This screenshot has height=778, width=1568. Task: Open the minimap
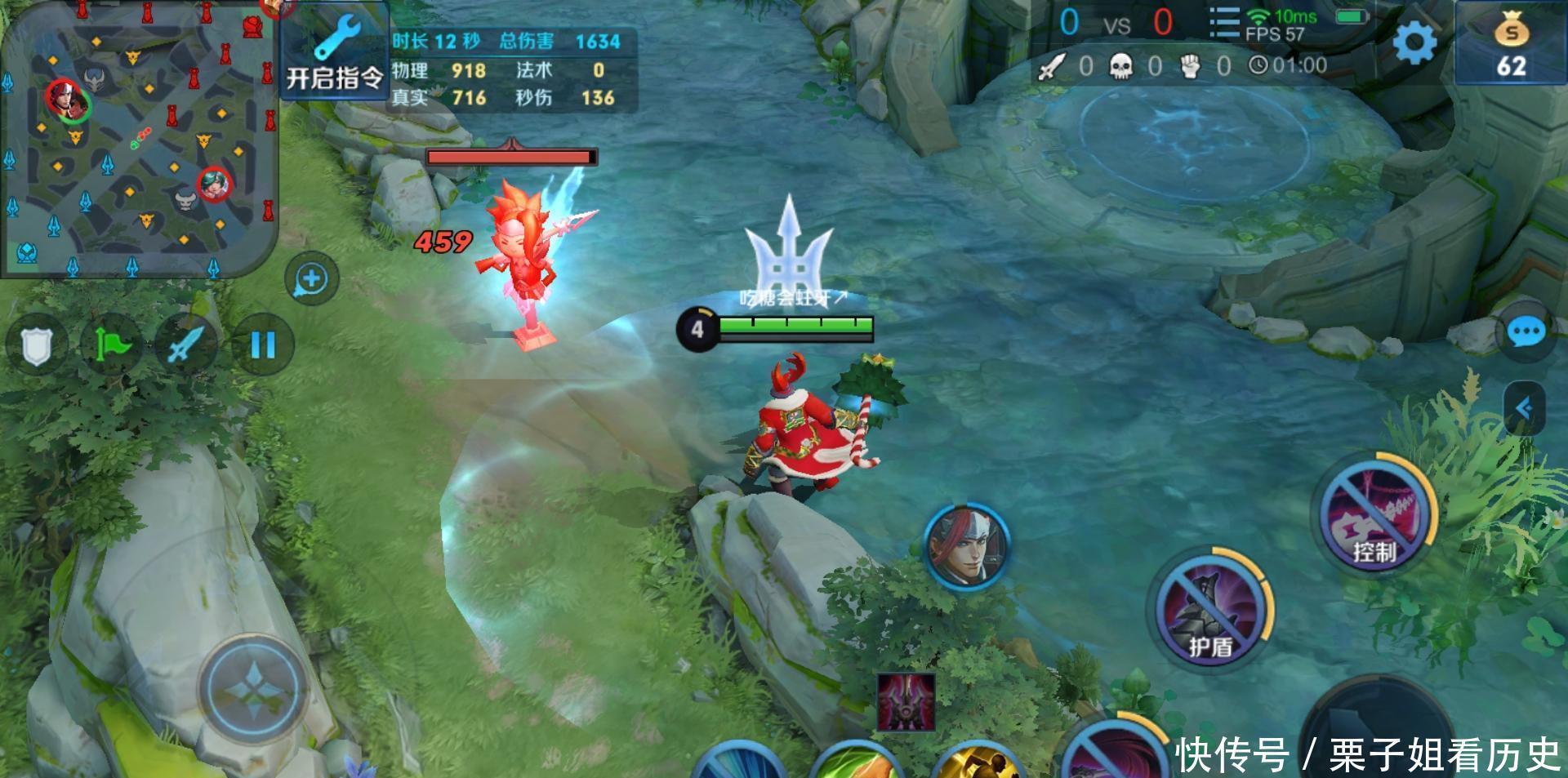pyautogui.click(x=137, y=137)
